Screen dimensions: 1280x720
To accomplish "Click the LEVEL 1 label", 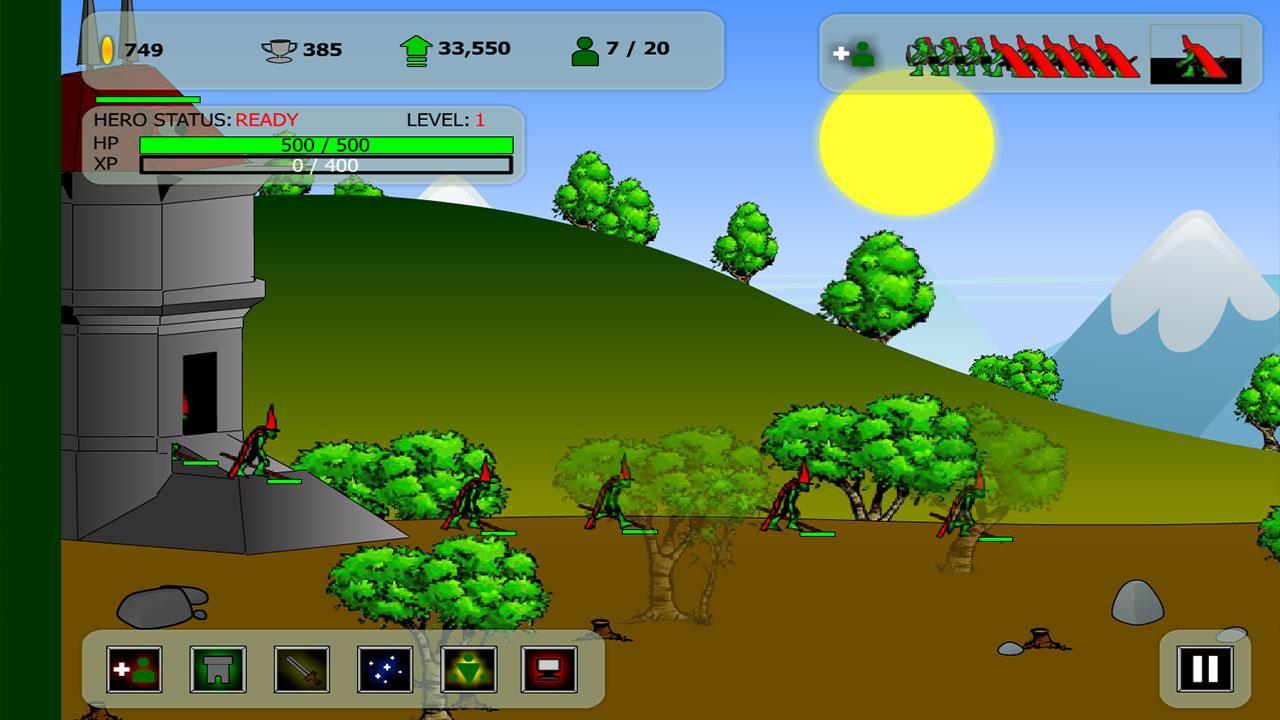I will pyautogui.click(x=443, y=121).
